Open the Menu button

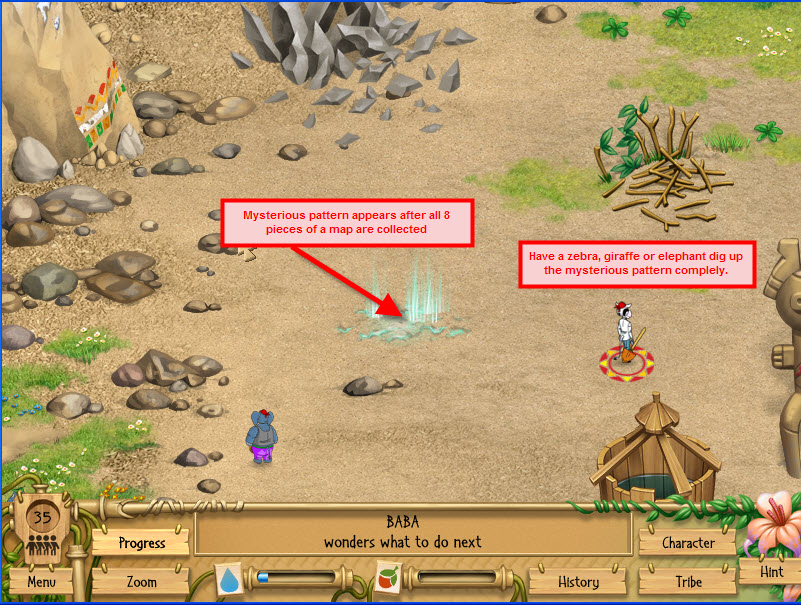[x=41, y=581]
